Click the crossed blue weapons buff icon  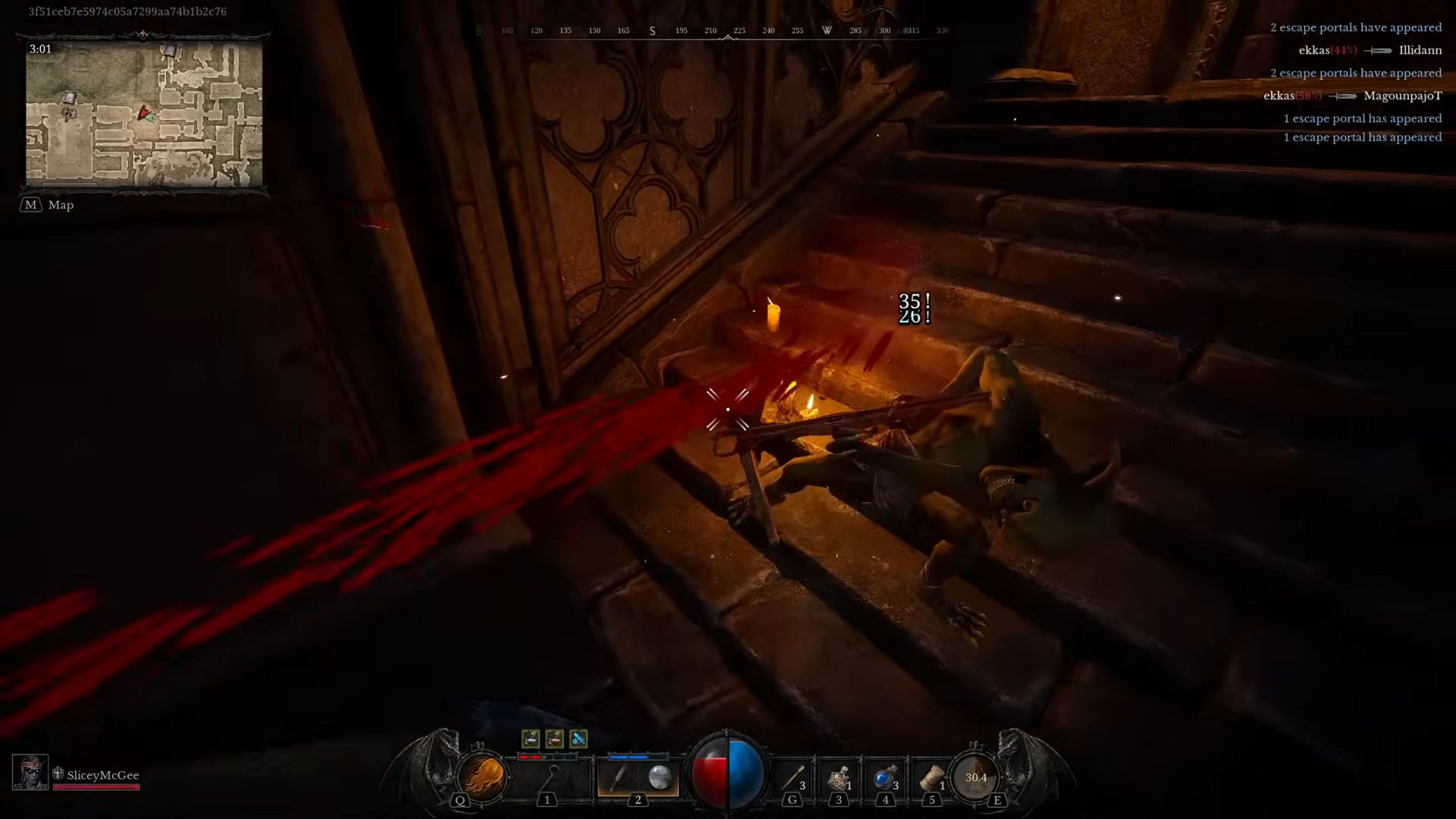[x=579, y=738]
